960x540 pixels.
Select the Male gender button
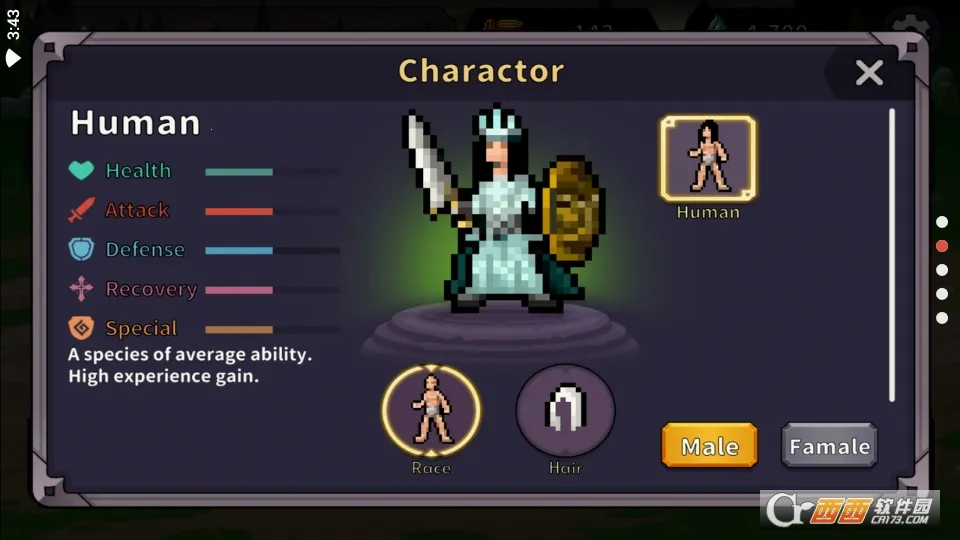click(x=709, y=446)
